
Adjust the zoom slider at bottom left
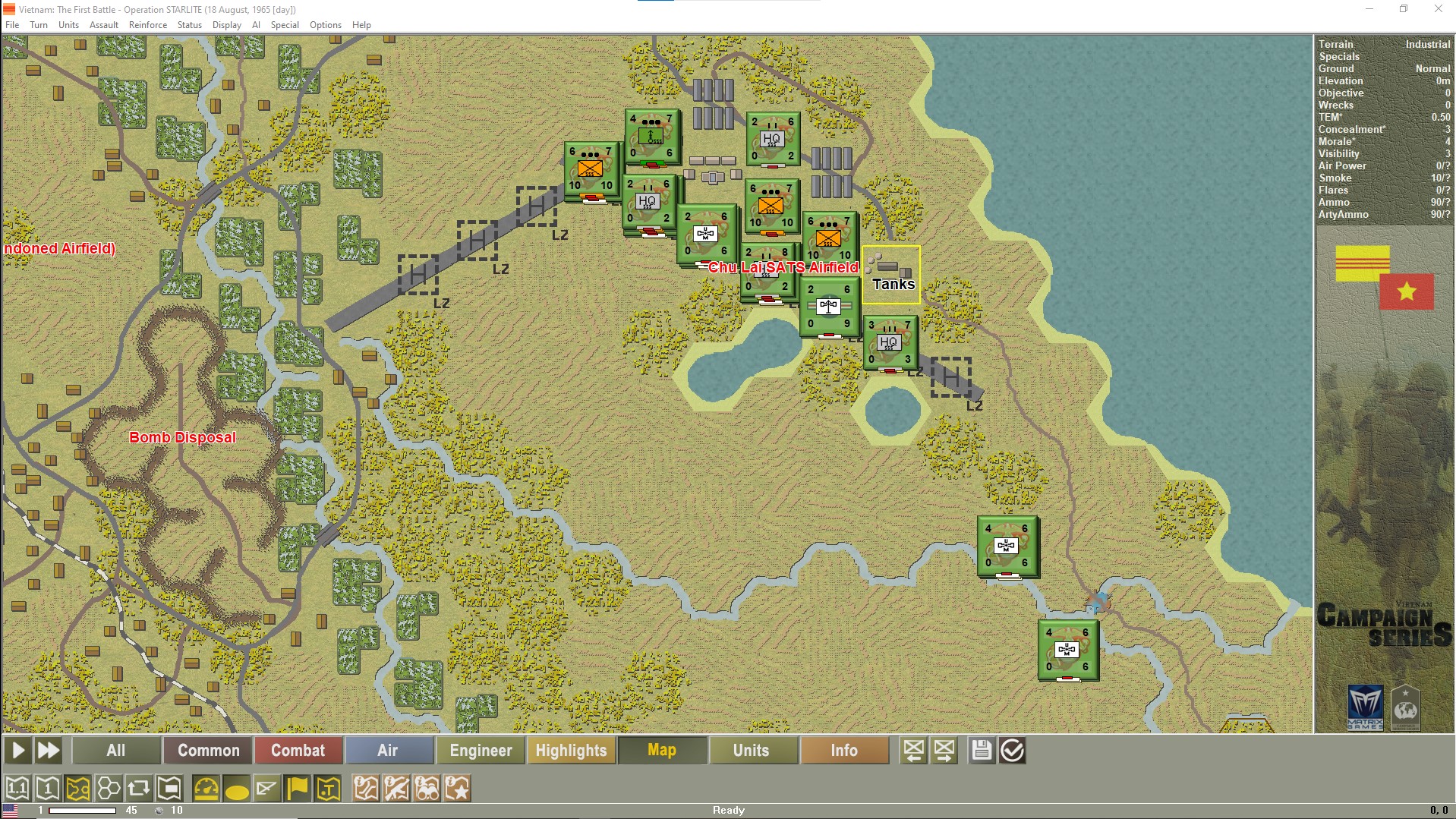(84, 809)
